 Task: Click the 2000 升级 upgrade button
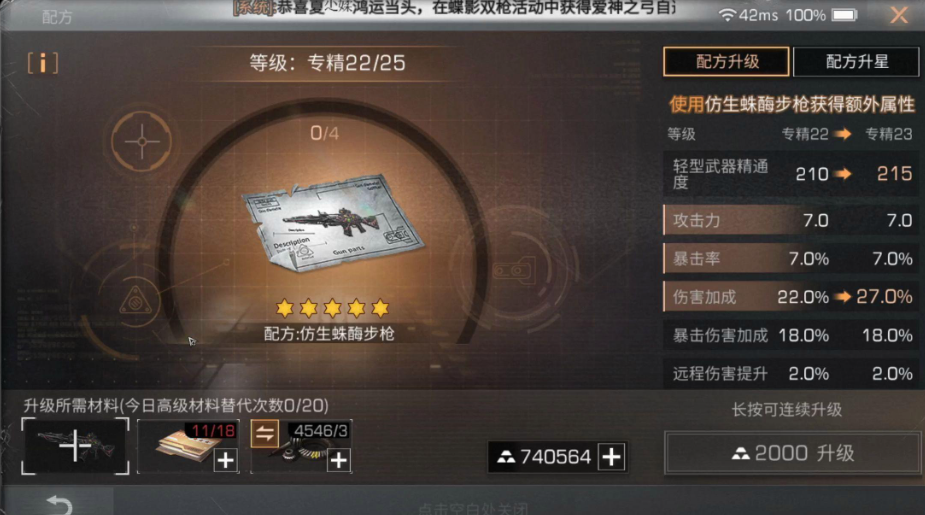[x=792, y=453]
